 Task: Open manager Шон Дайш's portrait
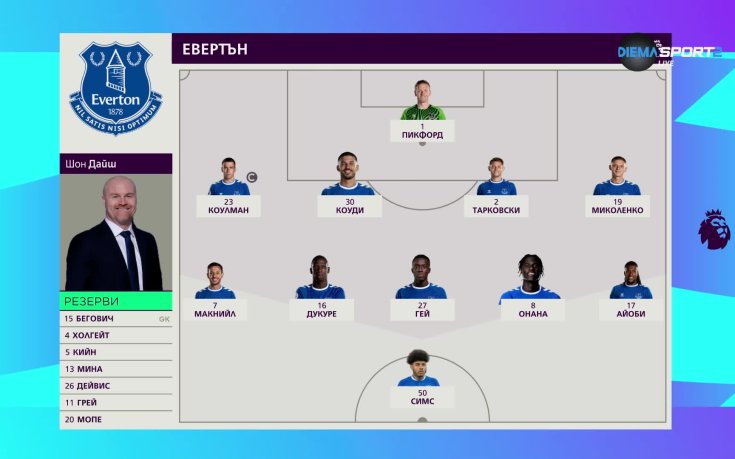pos(116,233)
